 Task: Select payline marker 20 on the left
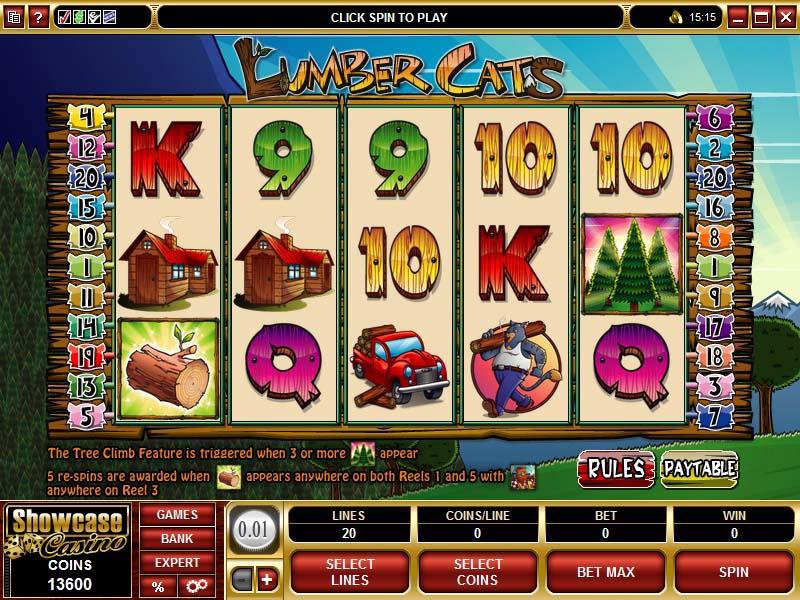tap(84, 178)
